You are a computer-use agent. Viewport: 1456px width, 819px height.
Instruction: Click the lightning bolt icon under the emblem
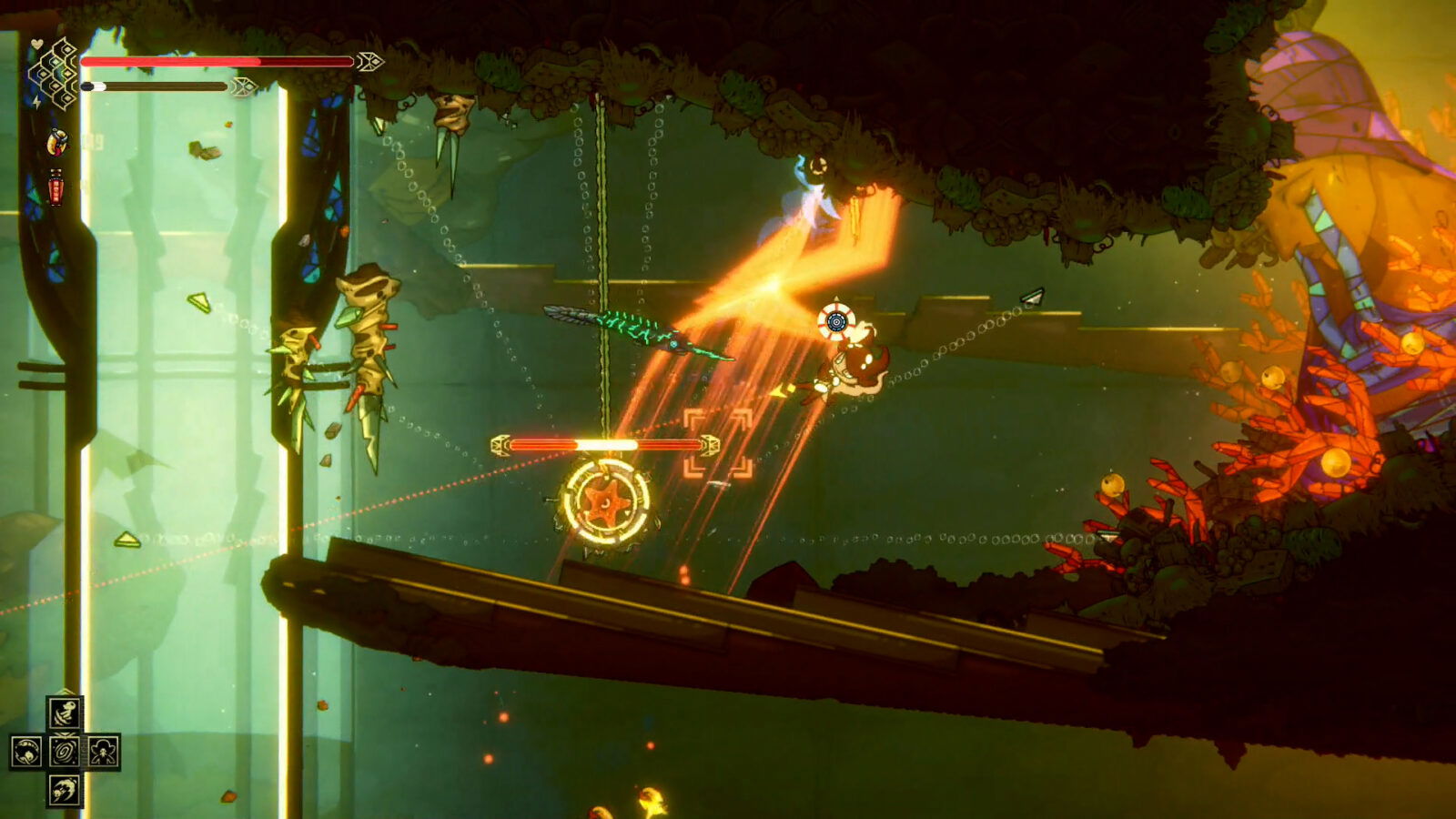point(36,102)
